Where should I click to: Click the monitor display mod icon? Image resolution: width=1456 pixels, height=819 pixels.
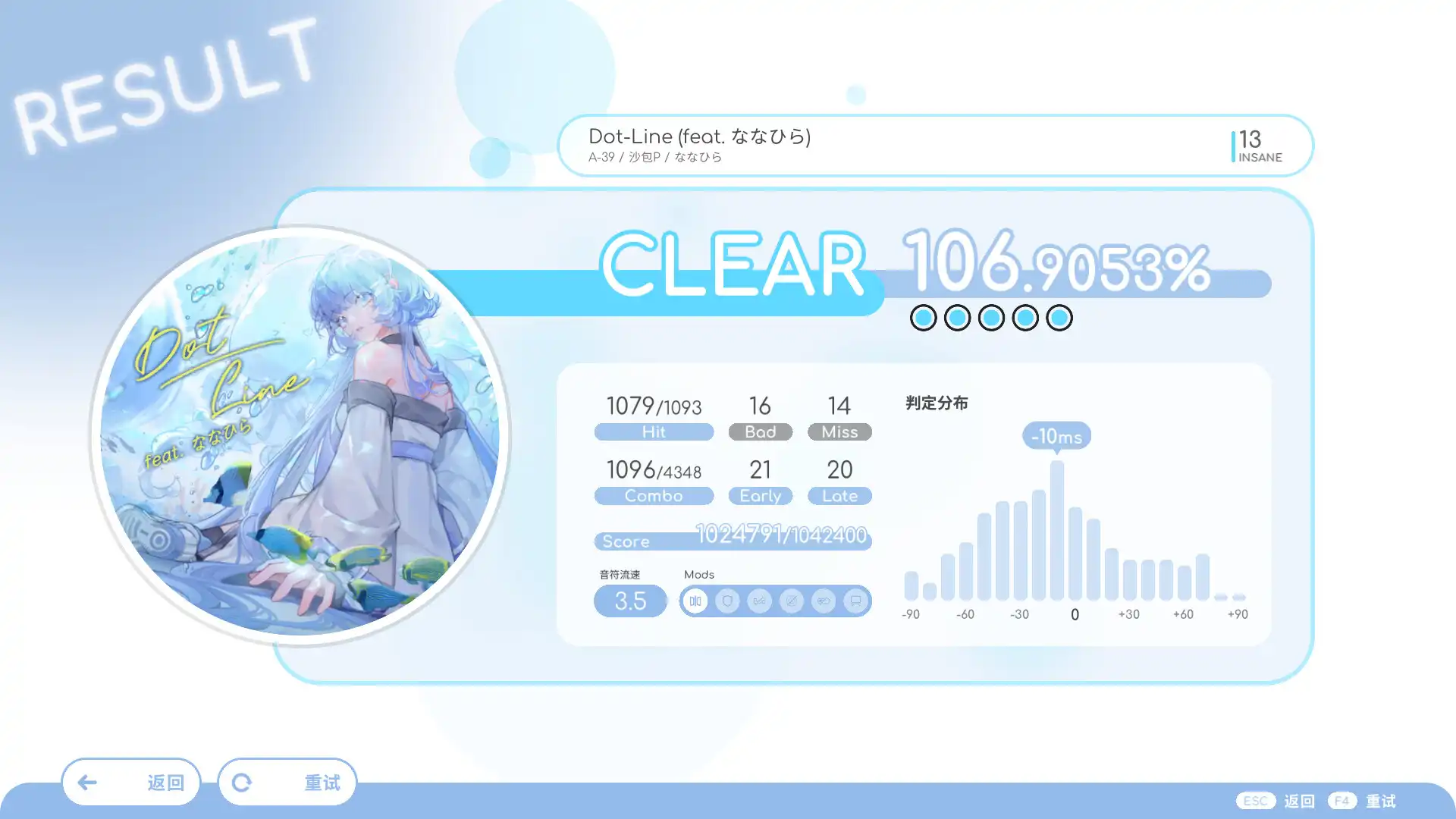(x=855, y=601)
